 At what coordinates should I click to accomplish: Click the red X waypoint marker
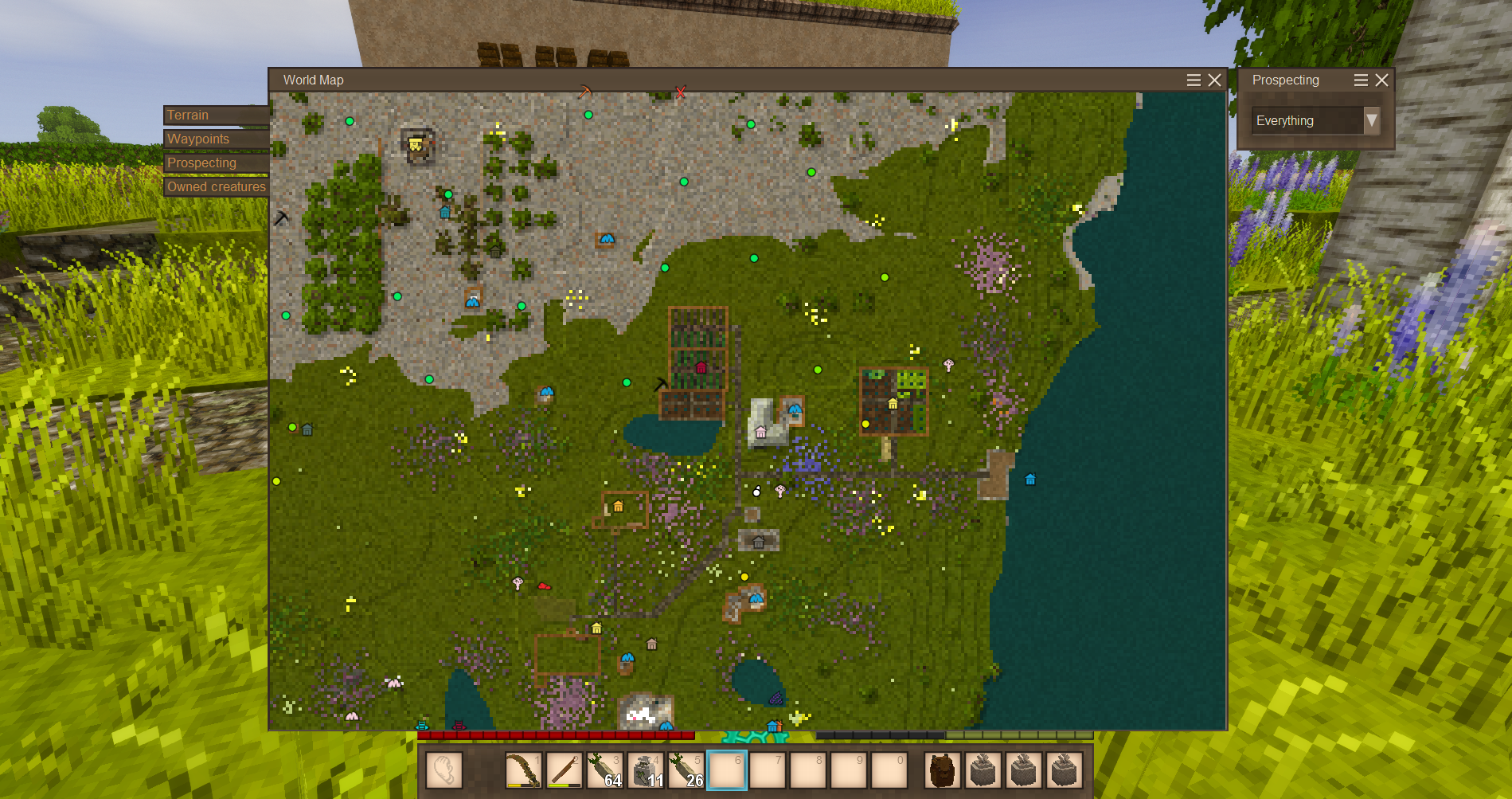[x=680, y=92]
